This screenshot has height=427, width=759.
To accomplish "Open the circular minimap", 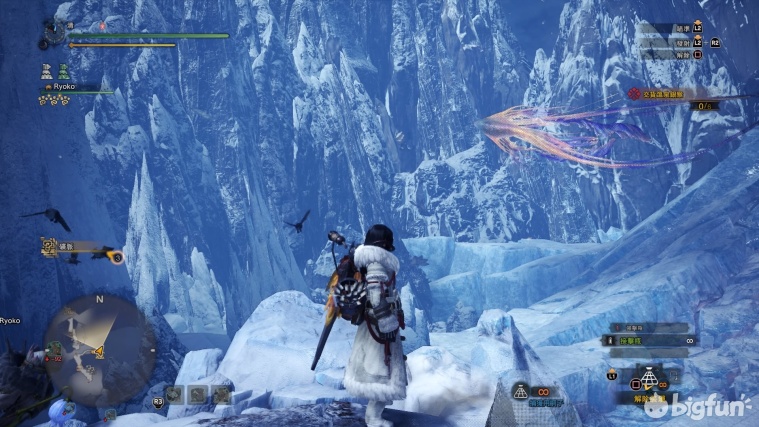I will point(98,345).
